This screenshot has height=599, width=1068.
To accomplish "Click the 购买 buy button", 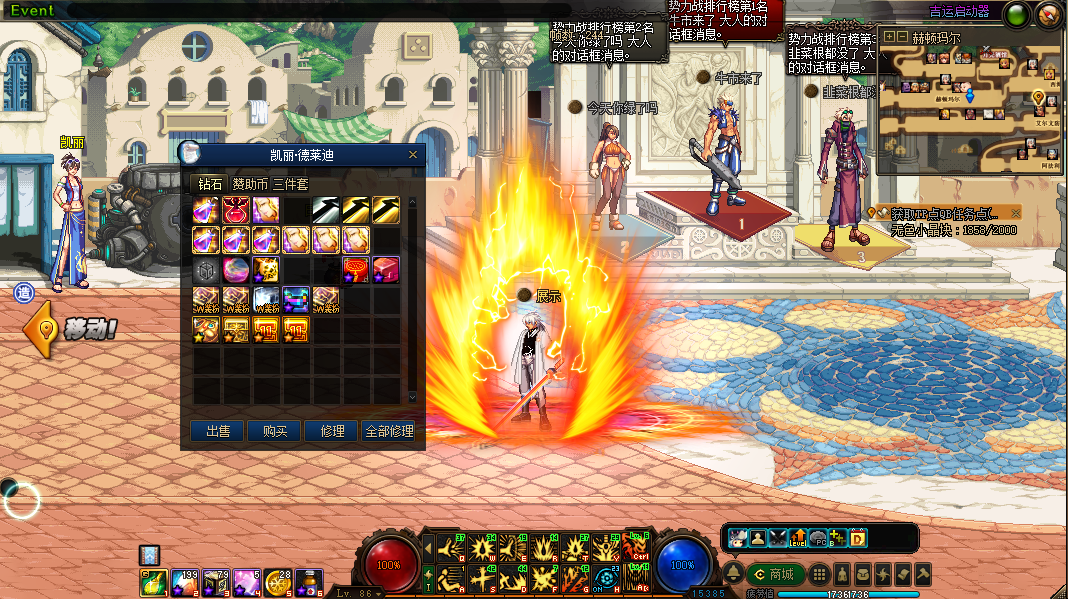I will tap(275, 431).
